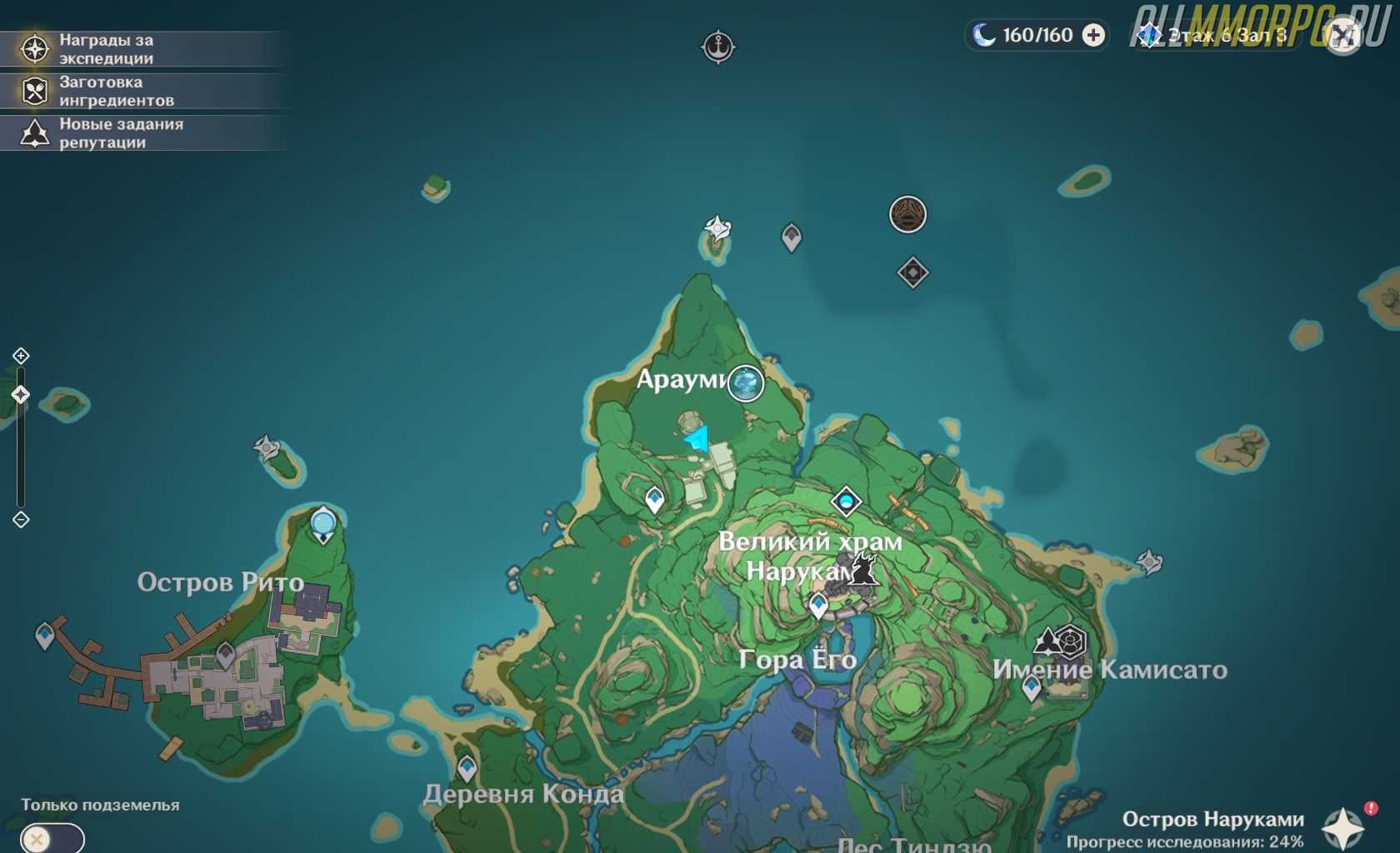
Task: Click the map zoom slider handle
Action: click(x=21, y=394)
